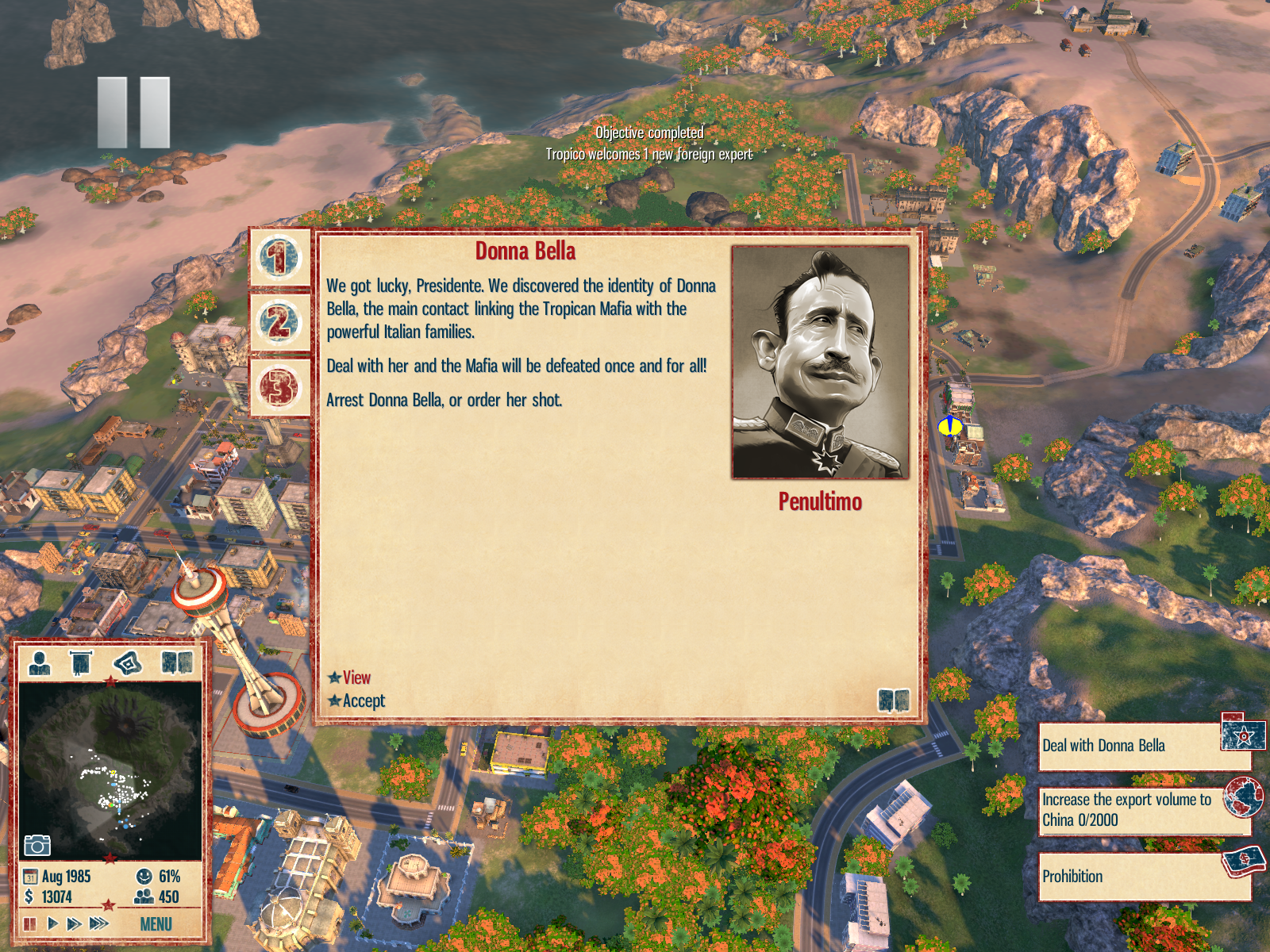The height and width of the screenshot is (952, 1270).
Task: Set game speed to triple fast-forward
Action: pyautogui.click(x=99, y=923)
